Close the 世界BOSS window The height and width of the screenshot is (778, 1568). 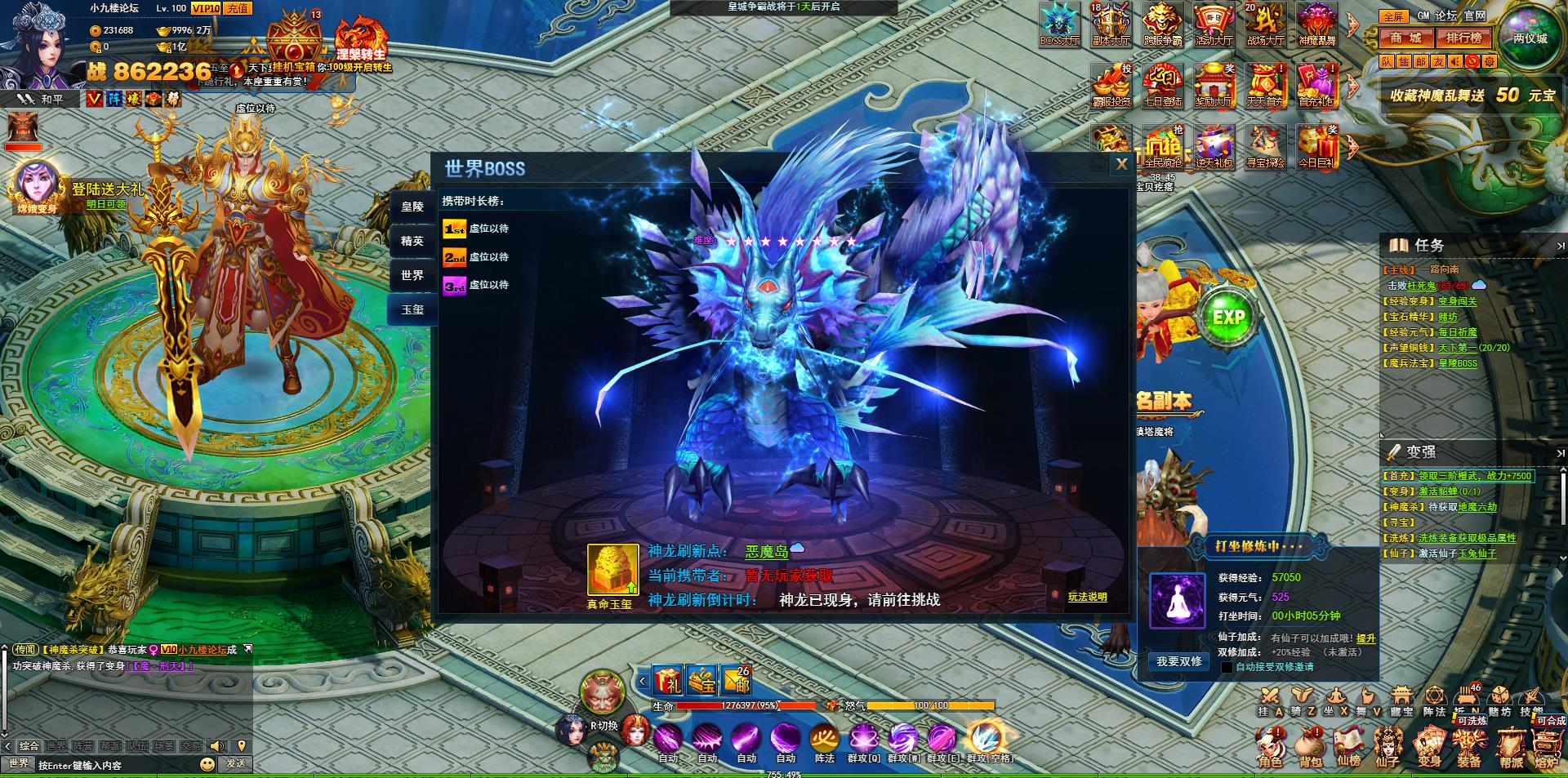point(1122,164)
